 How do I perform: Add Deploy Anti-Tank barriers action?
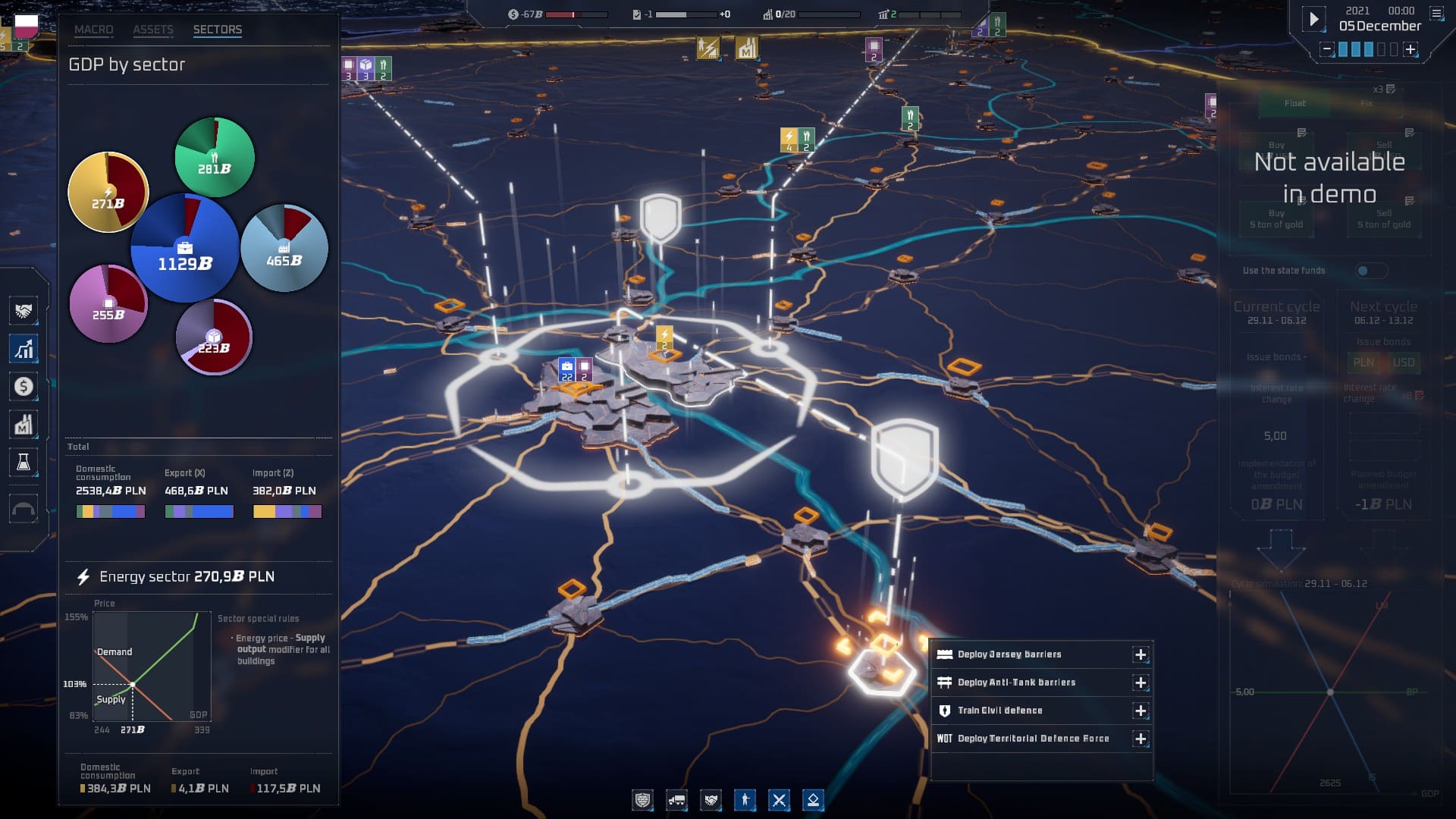[x=1141, y=682]
